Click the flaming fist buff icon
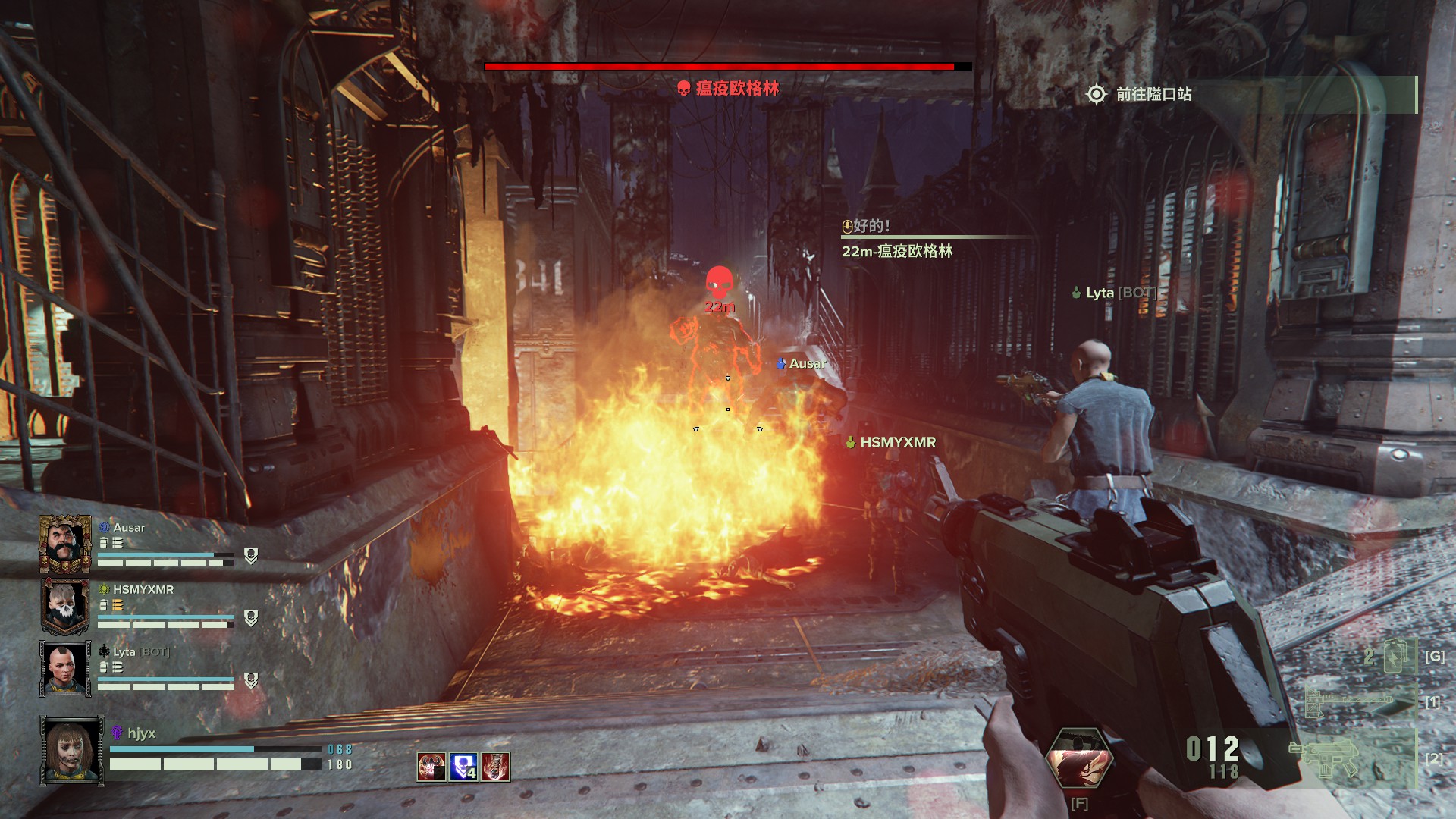Screen dimensions: 1456x819 pos(495,767)
